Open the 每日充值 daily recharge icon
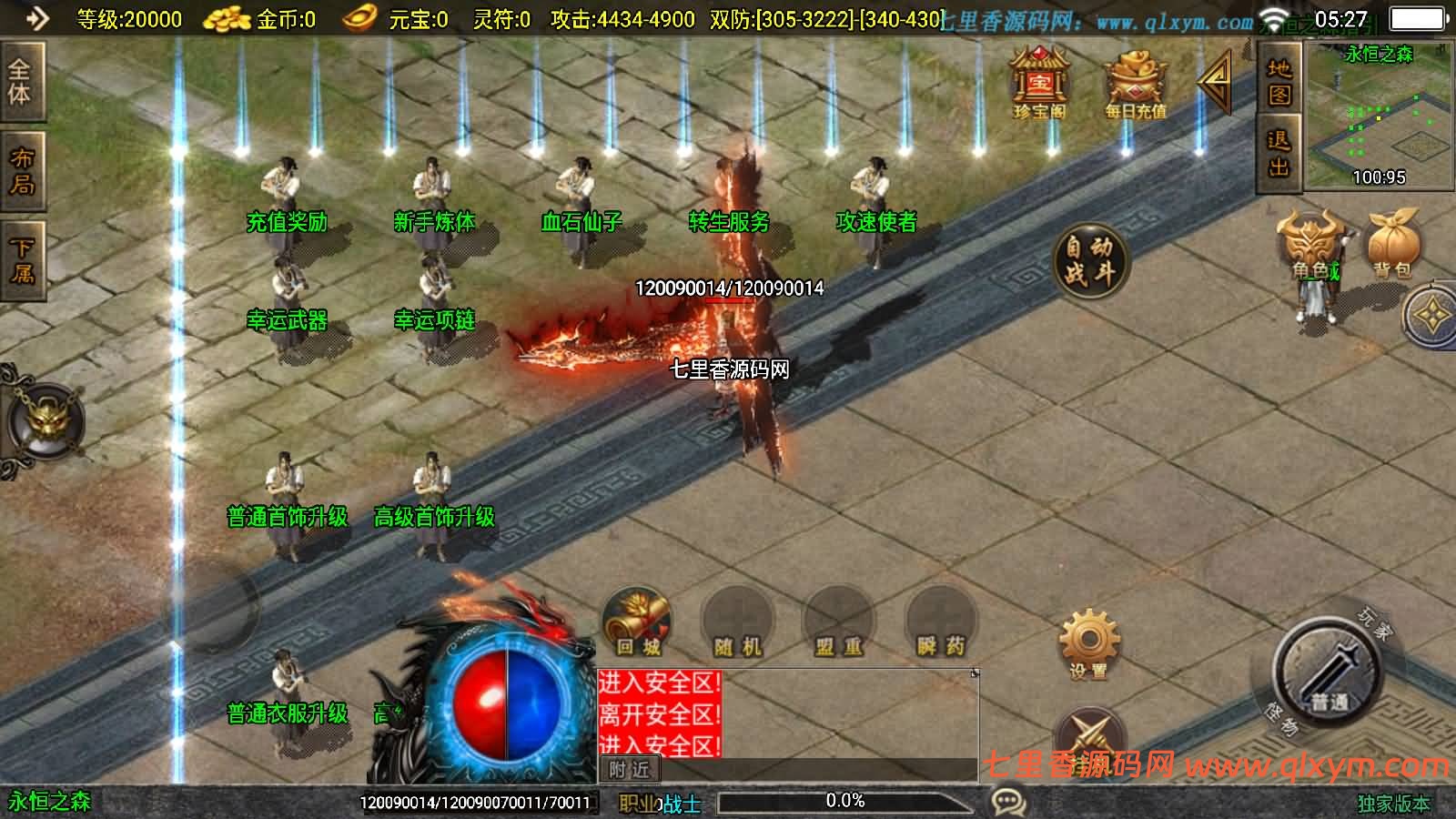The width and height of the screenshot is (1456, 819). coord(1136,84)
